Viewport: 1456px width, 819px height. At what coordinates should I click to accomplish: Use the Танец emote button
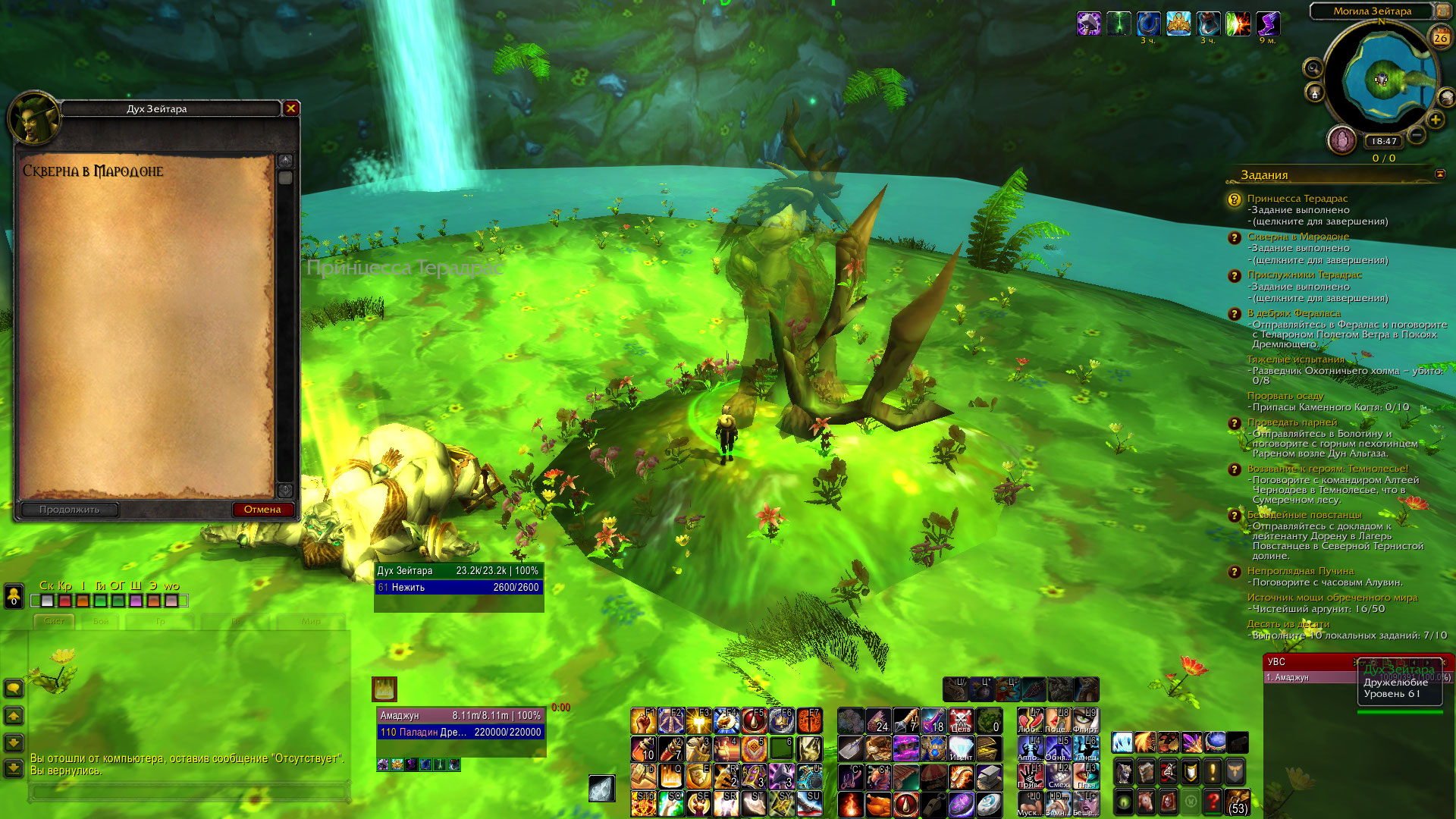1085,748
